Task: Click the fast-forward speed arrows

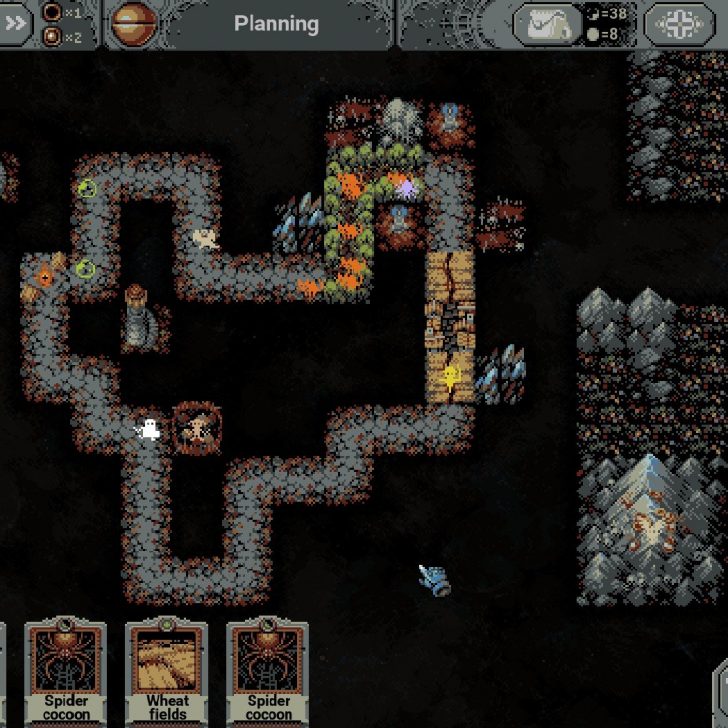Action: point(16,24)
